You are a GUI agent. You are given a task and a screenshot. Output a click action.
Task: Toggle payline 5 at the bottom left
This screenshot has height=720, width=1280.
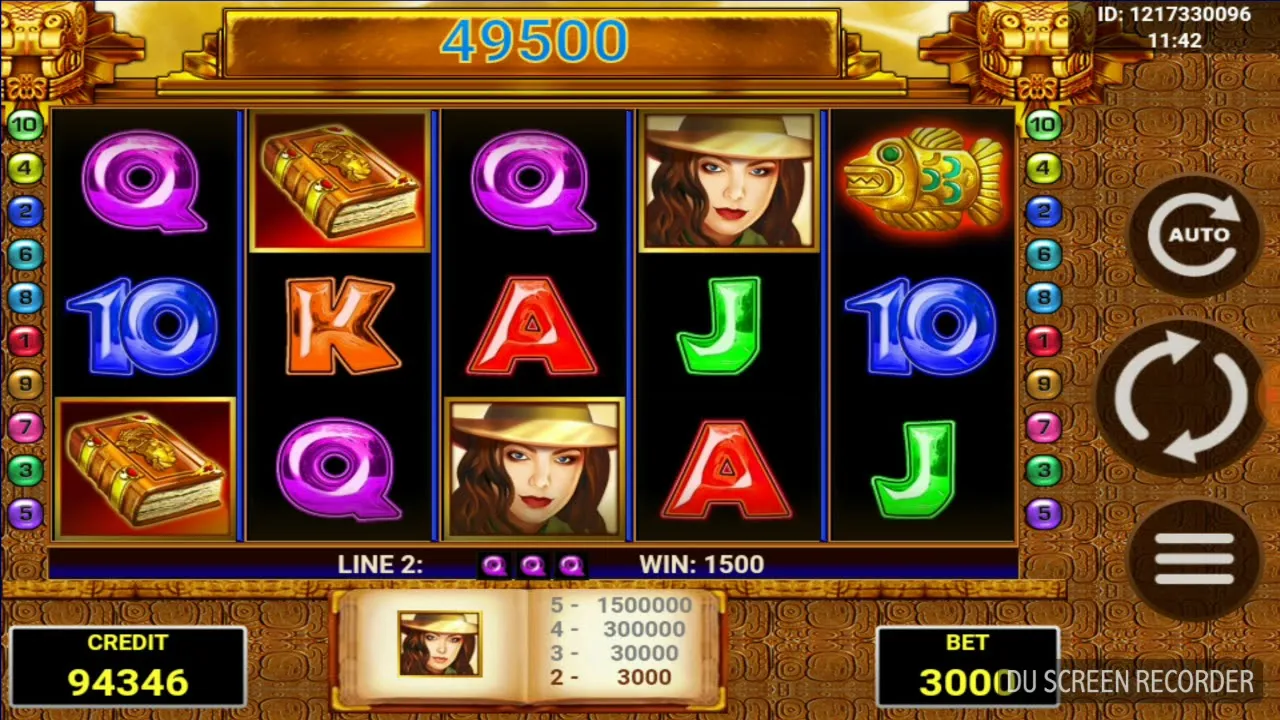(x=23, y=513)
